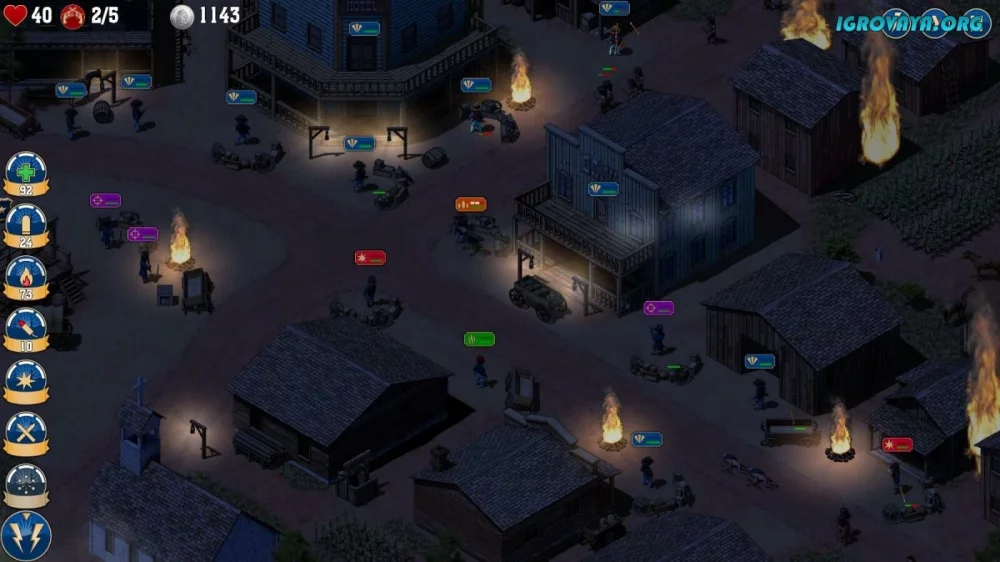Activate the green cross healing ability
The width and height of the screenshot is (1000, 562).
point(26,171)
